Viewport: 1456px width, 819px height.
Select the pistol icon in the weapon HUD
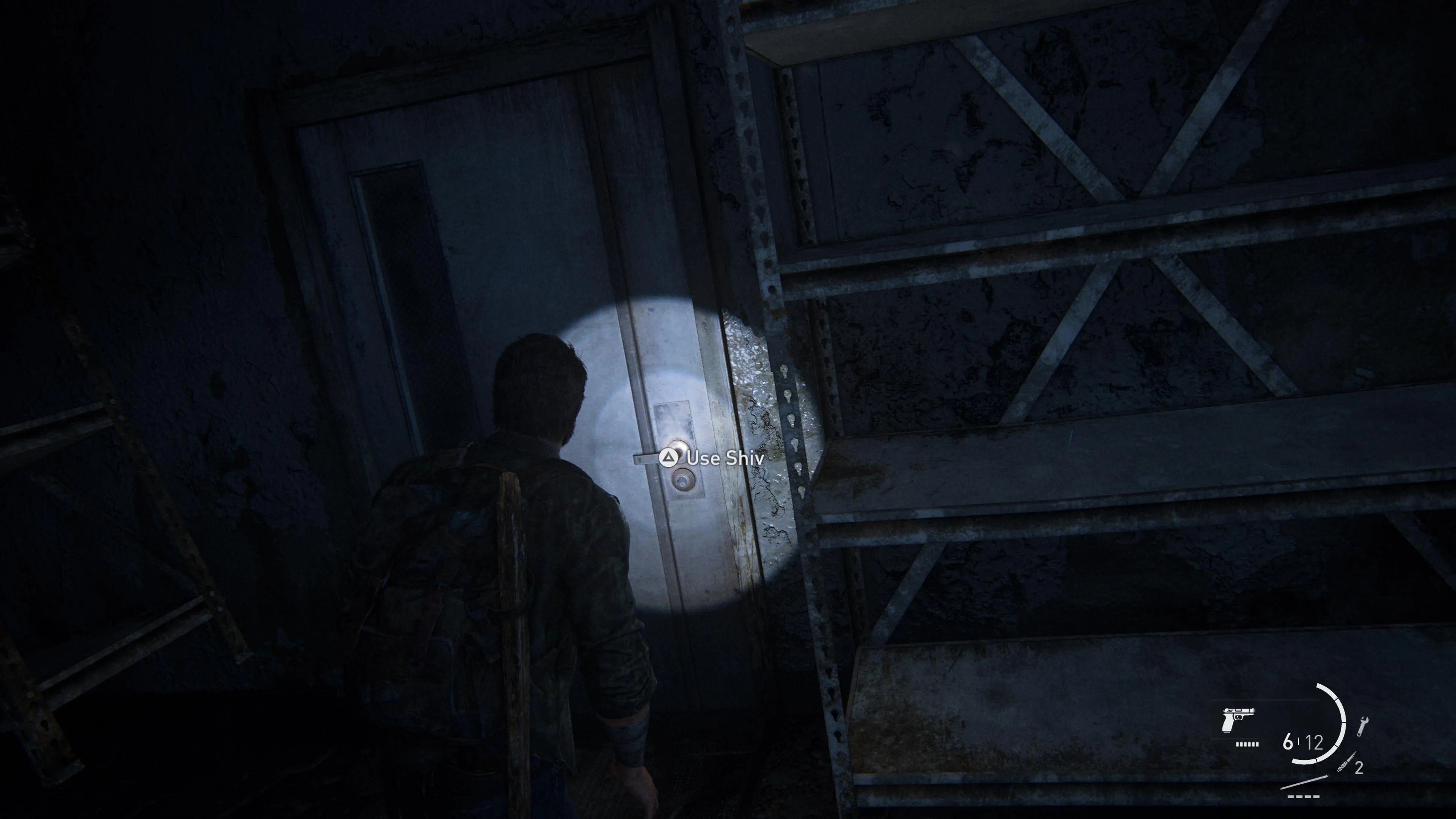coord(1238,721)
